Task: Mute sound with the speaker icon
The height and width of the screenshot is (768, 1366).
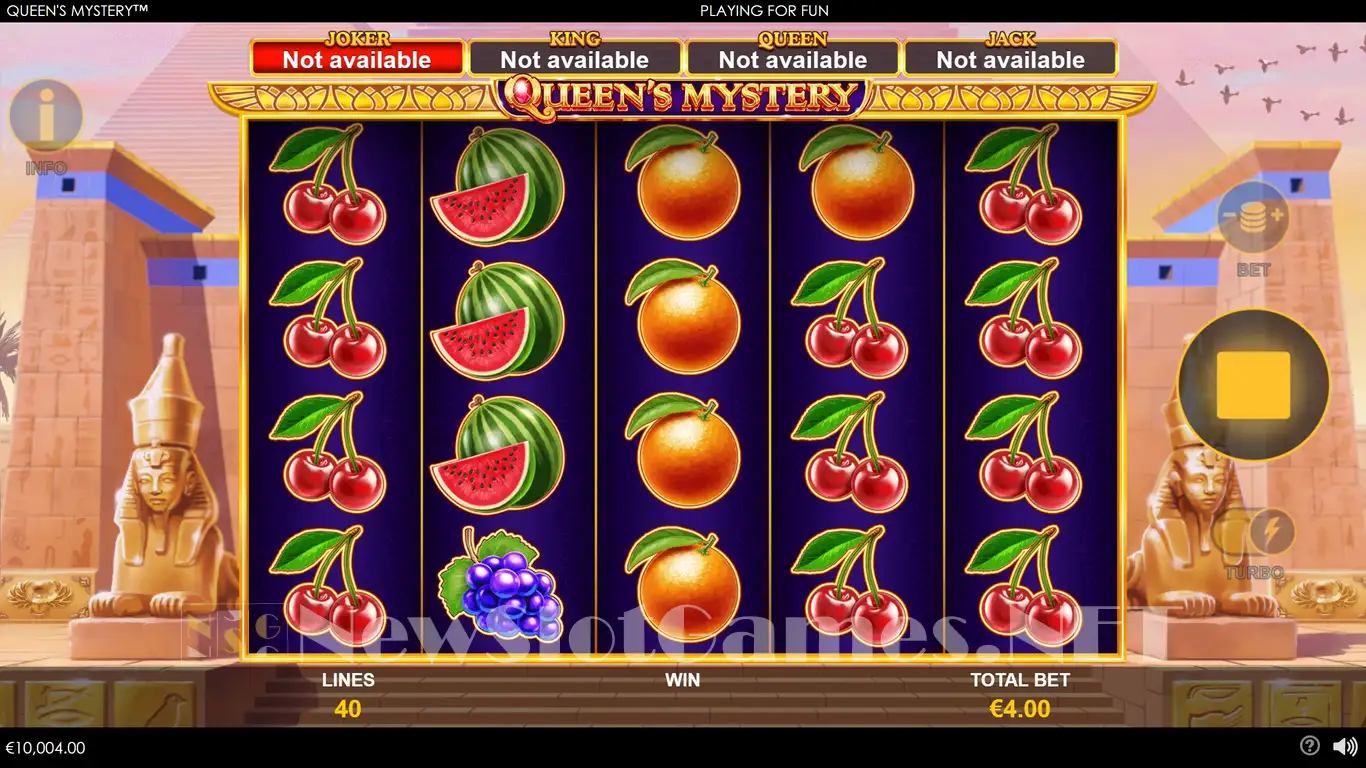Action: (x=1345, y=746)
